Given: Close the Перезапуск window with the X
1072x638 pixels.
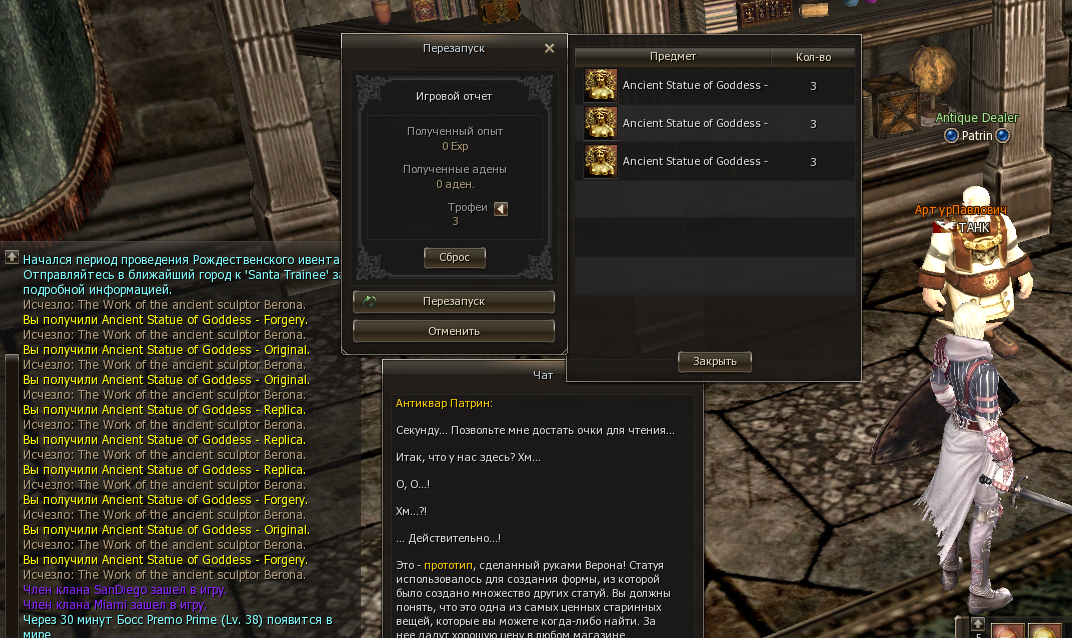Looking at the screenshot, I should click(x=549, y=48).
